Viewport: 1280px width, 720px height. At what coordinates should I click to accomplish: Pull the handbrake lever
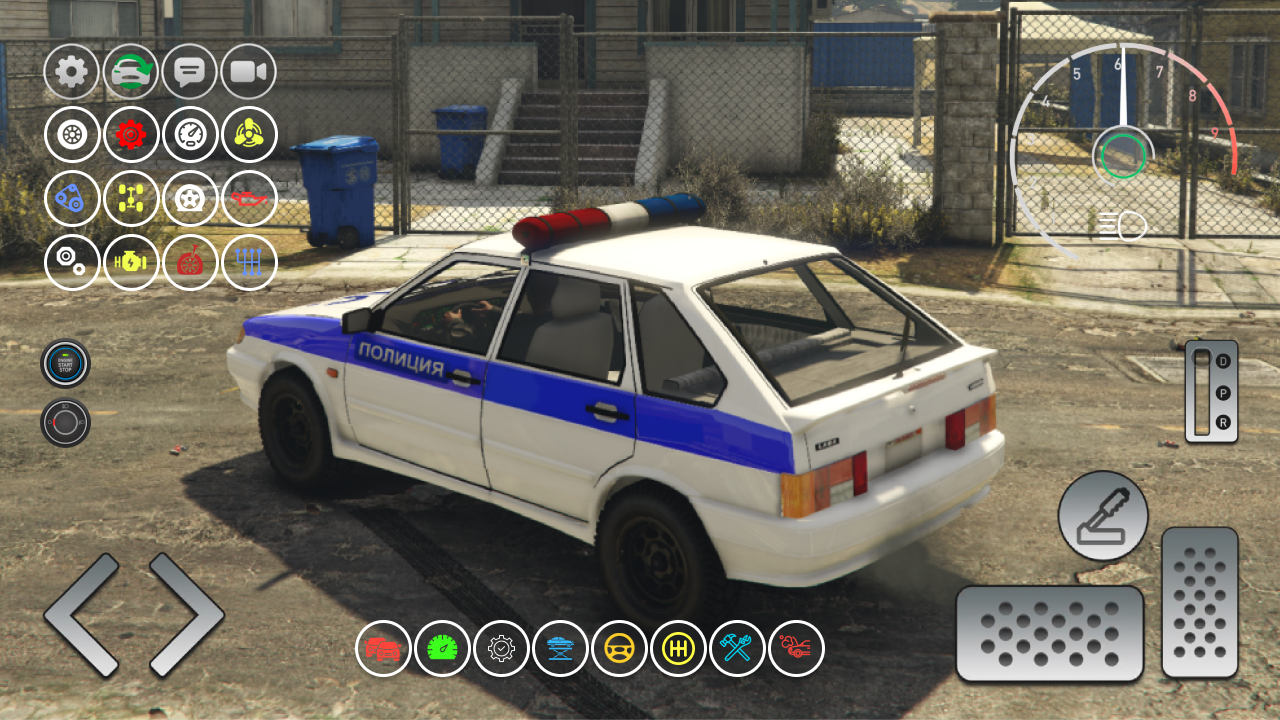pos(1102,513)
